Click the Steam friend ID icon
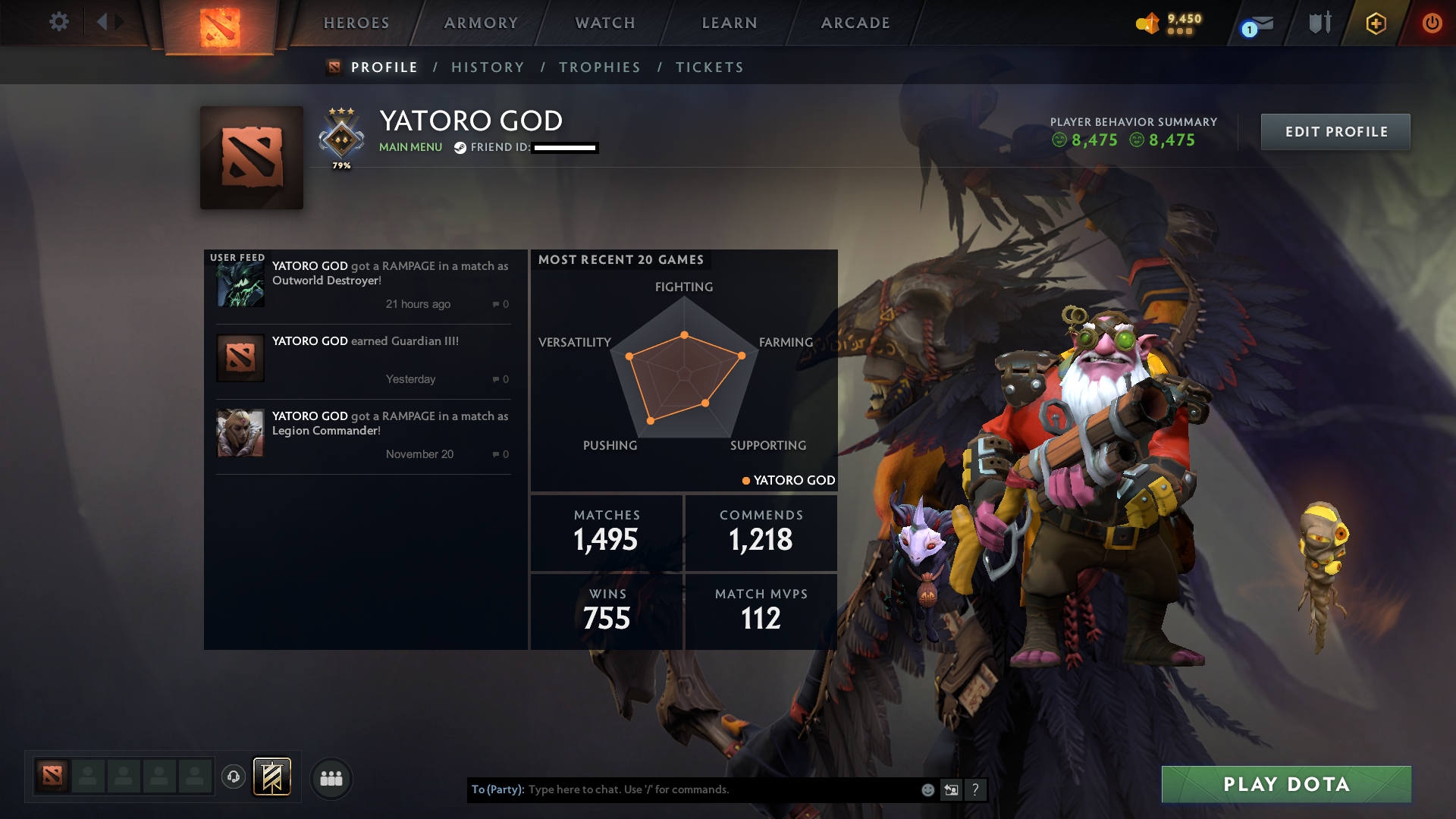Screen dimensions: 1456x819 point(460,148)
